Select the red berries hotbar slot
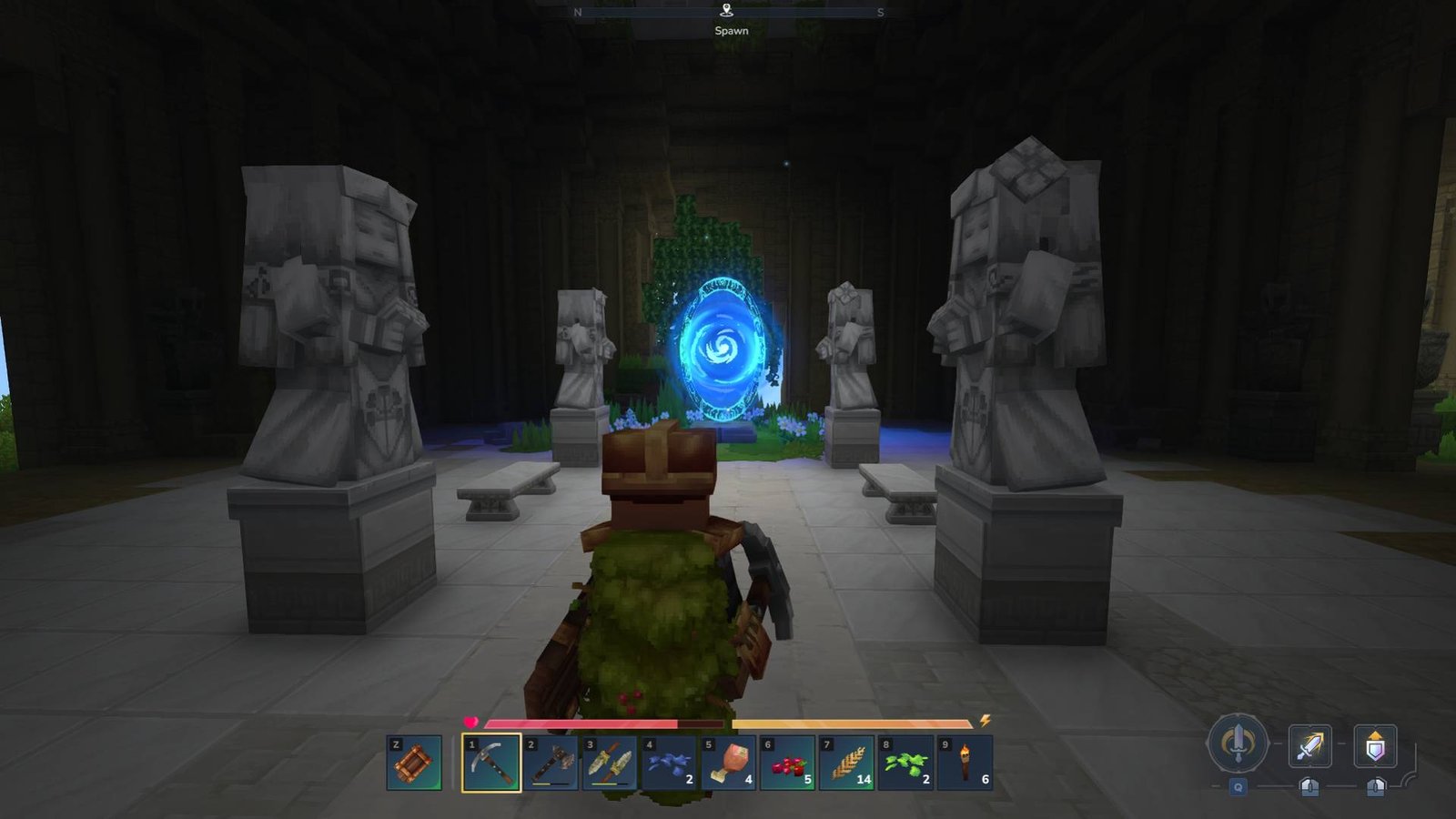This screenshot has width=1456, height=819. [x=787, y=763]
